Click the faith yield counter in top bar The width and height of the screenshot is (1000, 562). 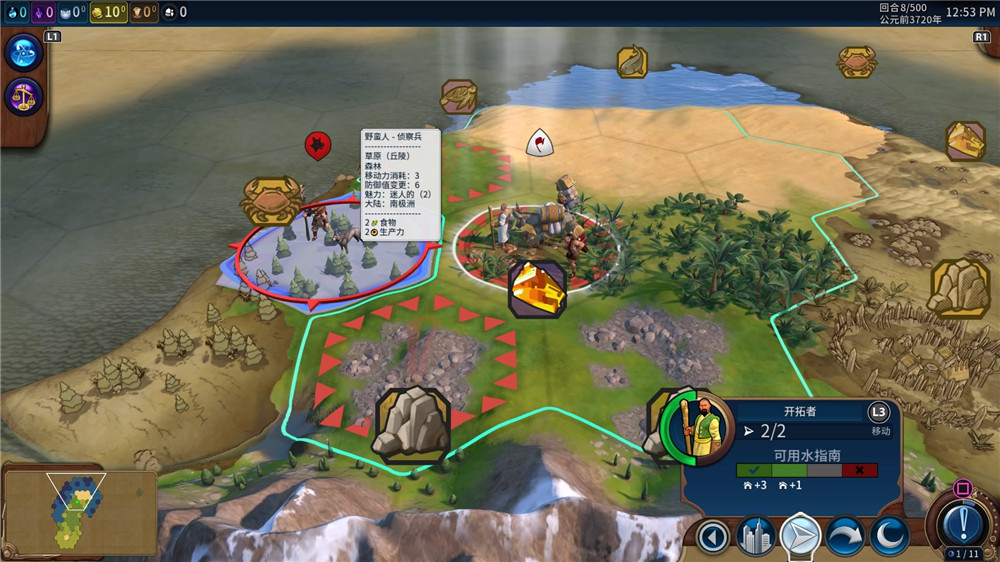coord(74,12)
